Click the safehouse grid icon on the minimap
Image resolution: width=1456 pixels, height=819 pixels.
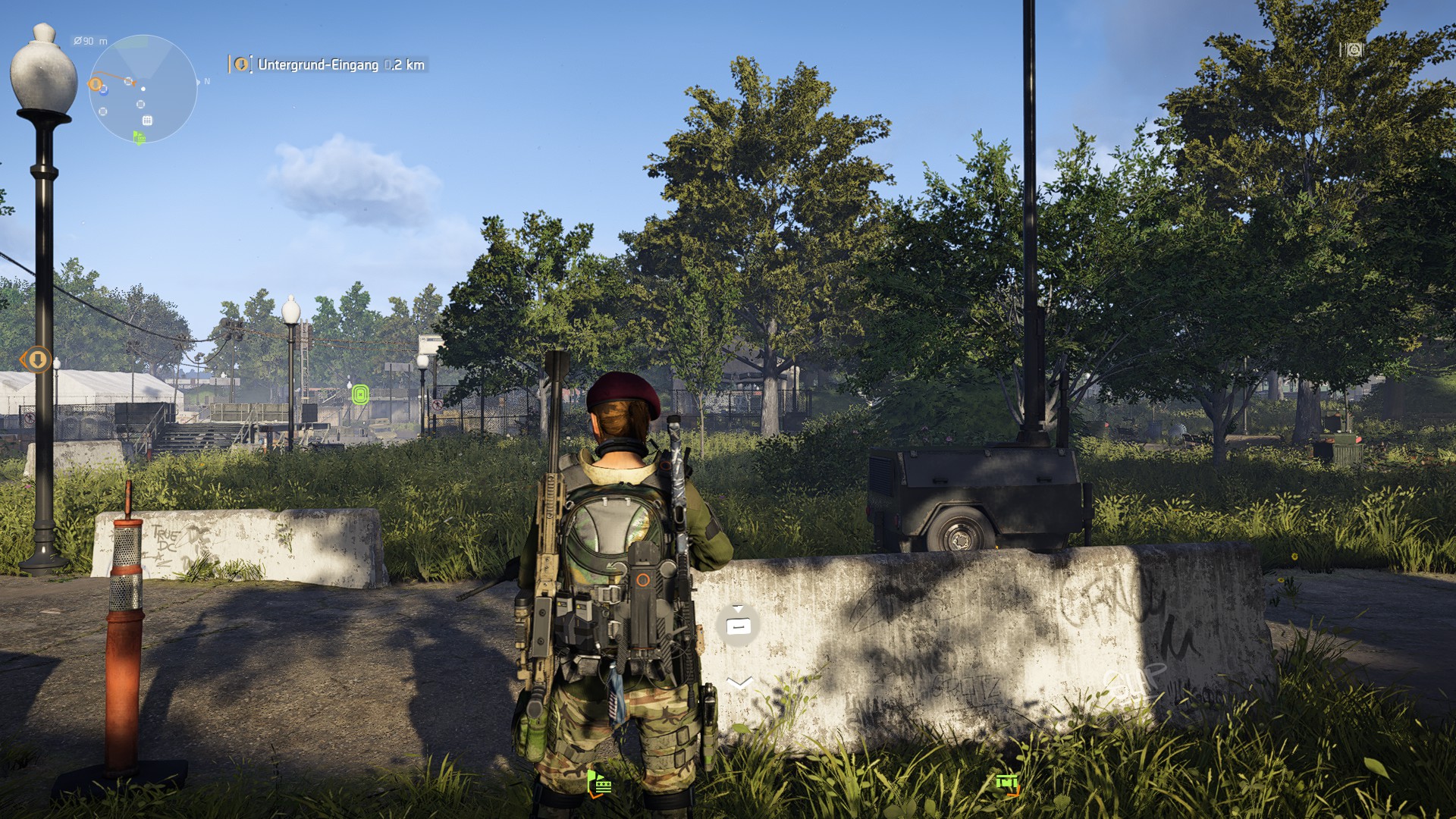[148, 121]
